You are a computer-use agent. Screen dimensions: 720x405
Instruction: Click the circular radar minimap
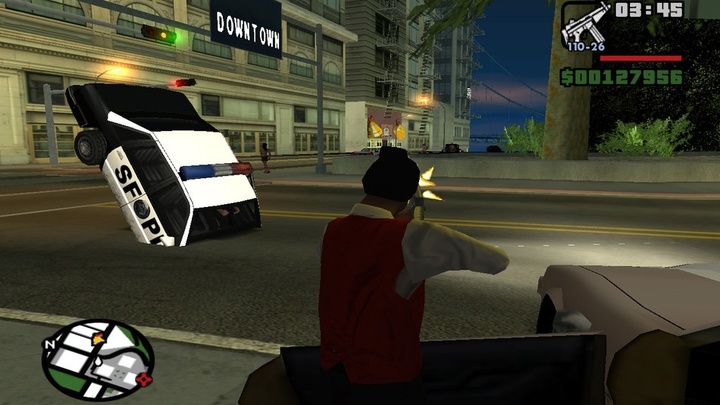[x=97, y=359]
